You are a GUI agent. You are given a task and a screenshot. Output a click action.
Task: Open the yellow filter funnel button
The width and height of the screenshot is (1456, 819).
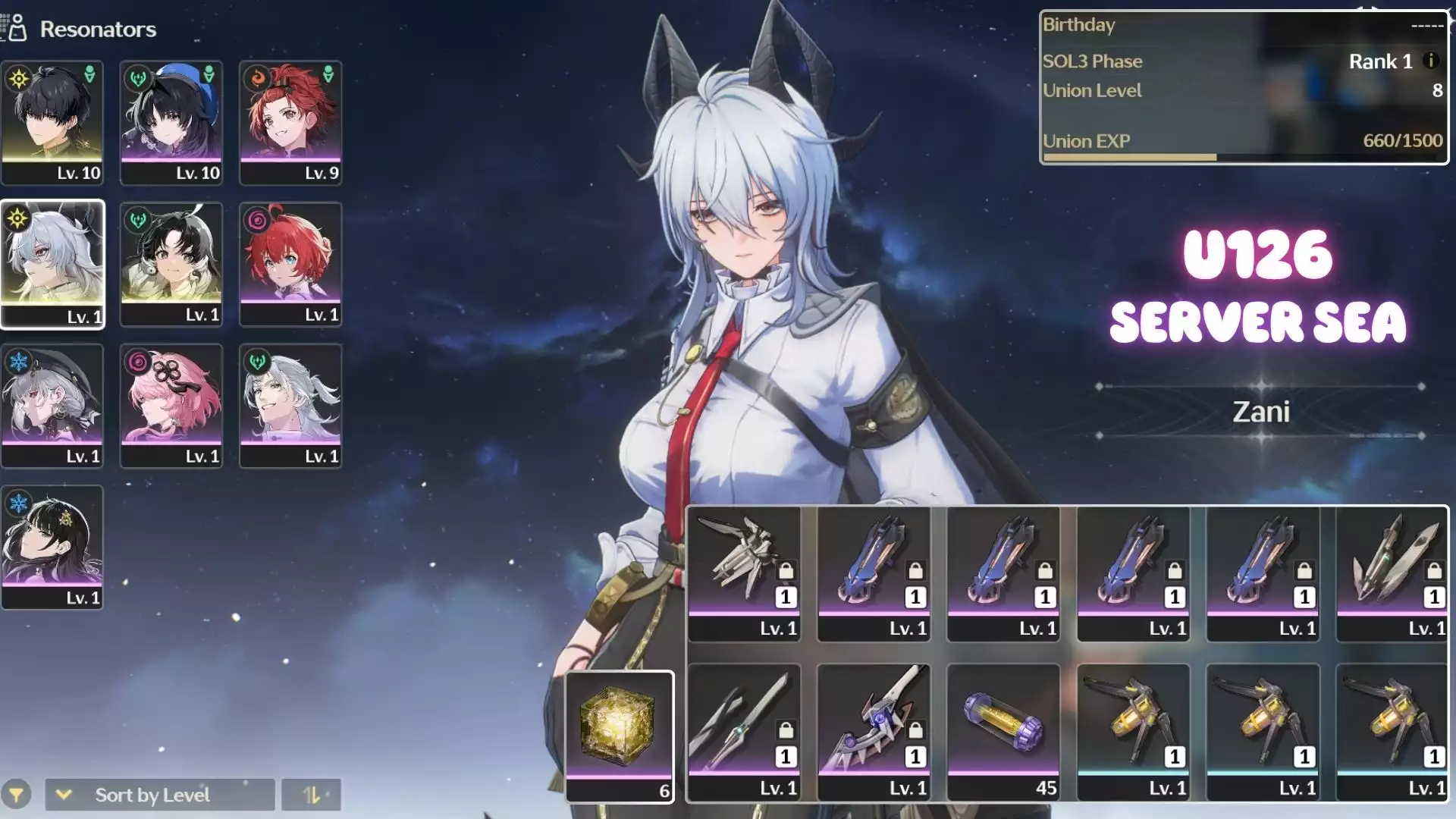click(x=16, y=795)
